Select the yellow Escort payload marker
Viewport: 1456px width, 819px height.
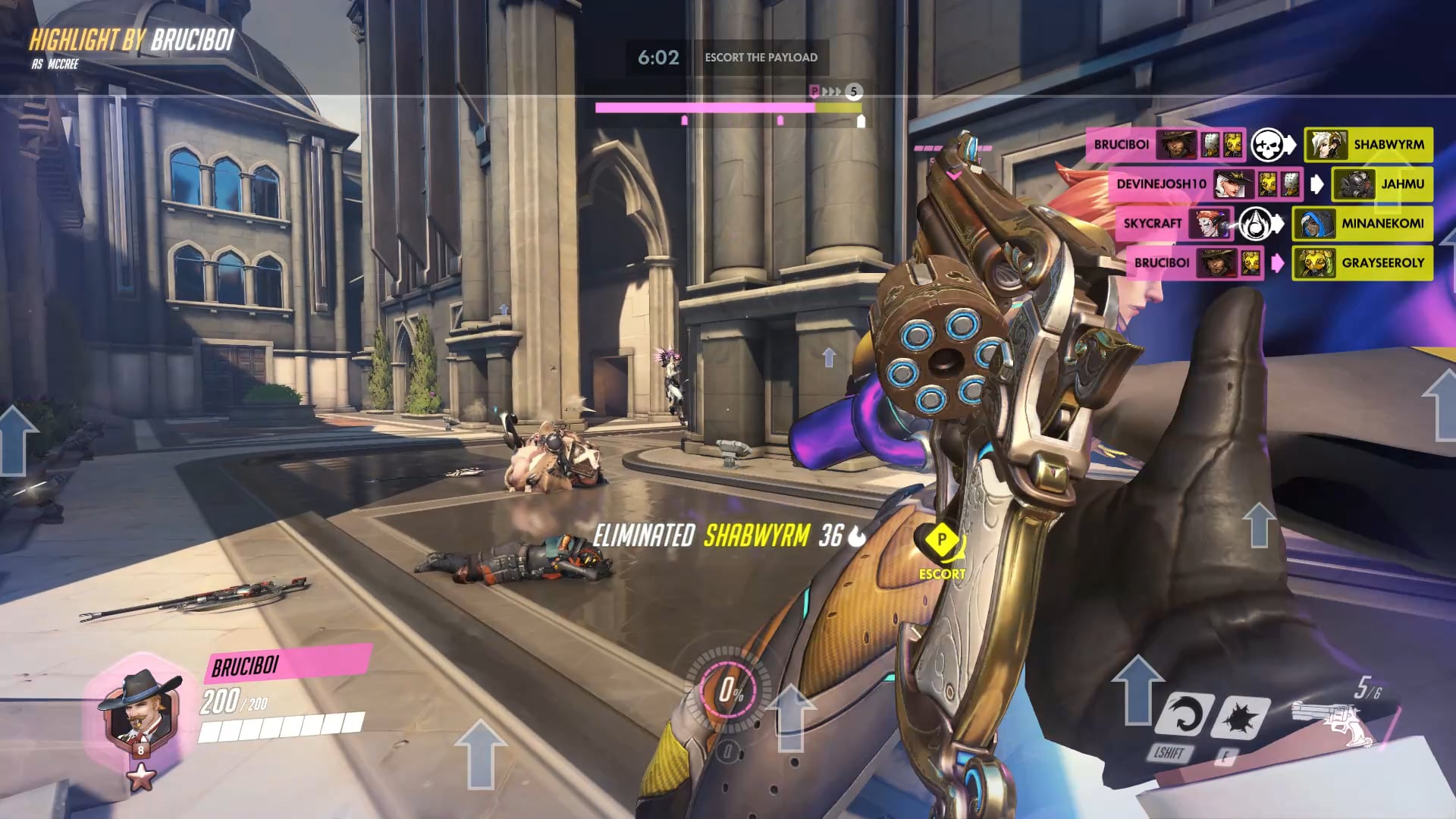point(941,541)
